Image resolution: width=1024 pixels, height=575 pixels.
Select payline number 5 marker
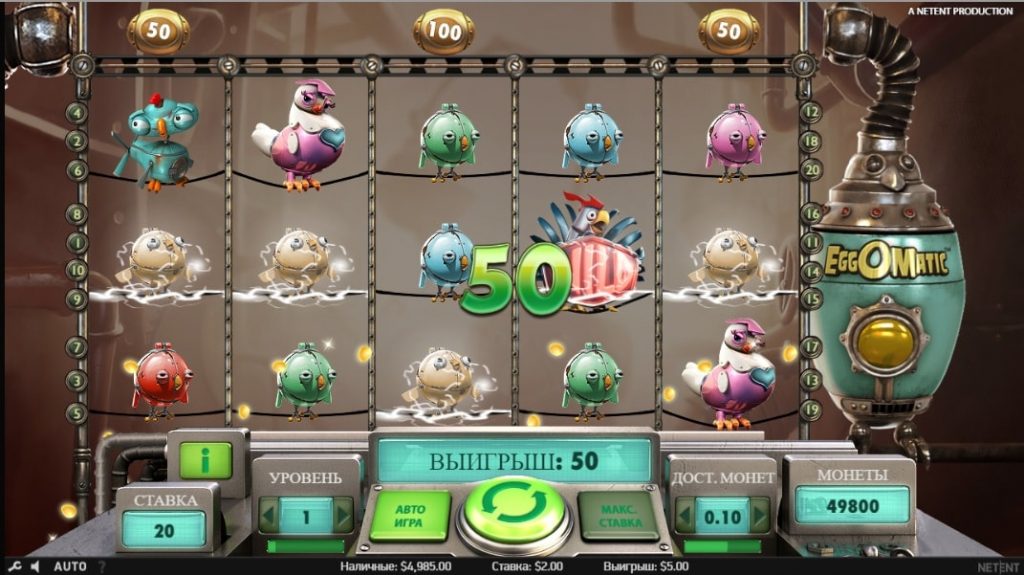[76, 411]
